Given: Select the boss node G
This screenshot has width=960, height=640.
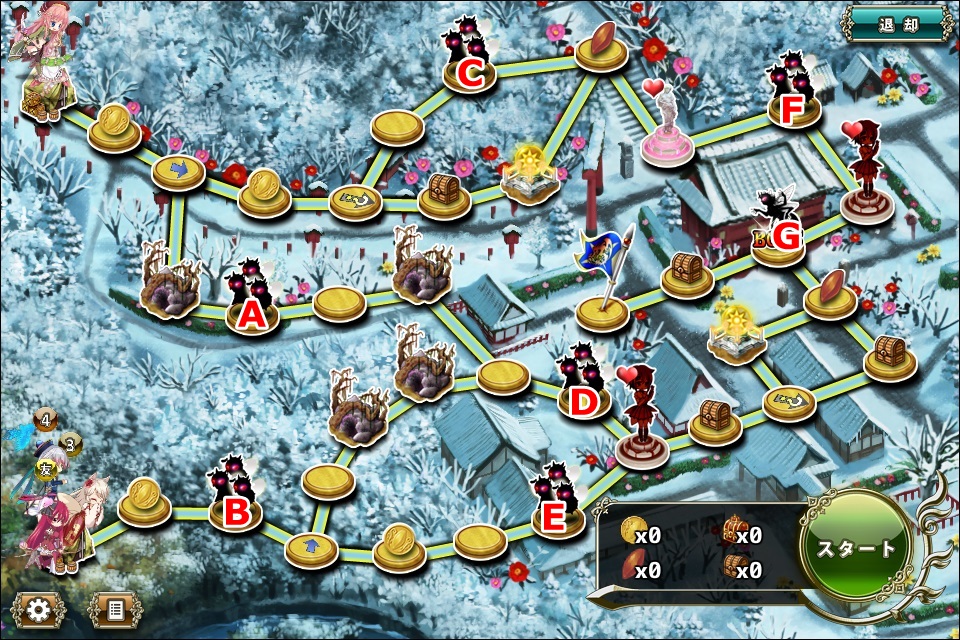Looking at the screenshot, I should tap(780, 230).
